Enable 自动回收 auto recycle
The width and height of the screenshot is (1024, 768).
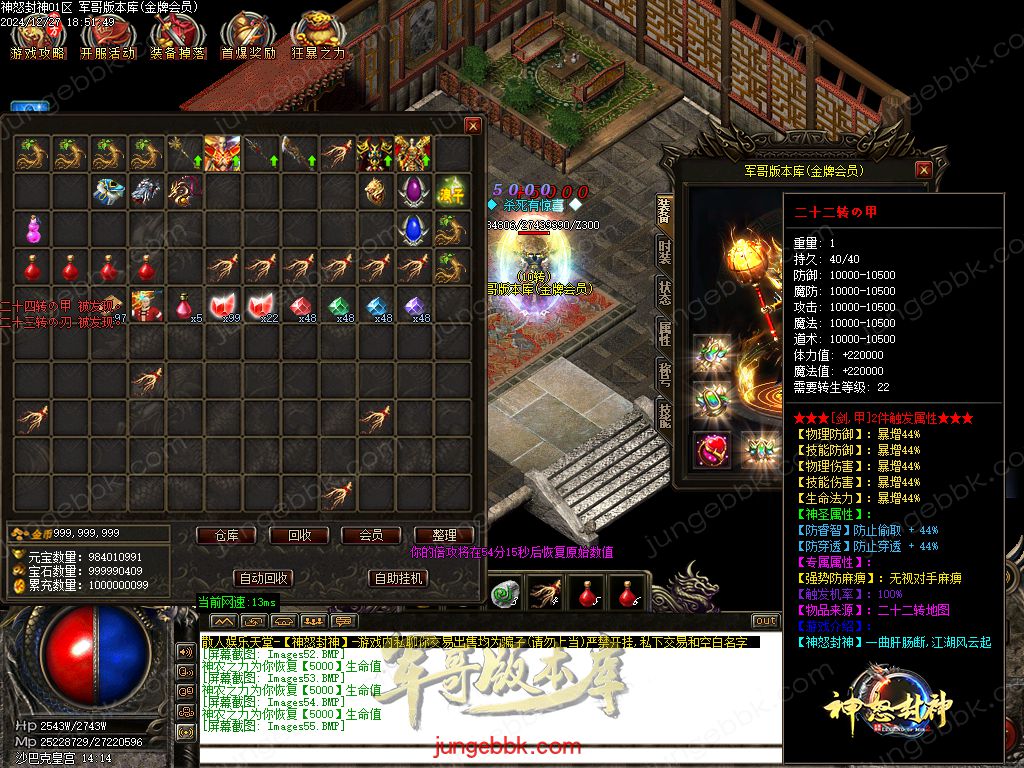[x=264, y=578]
